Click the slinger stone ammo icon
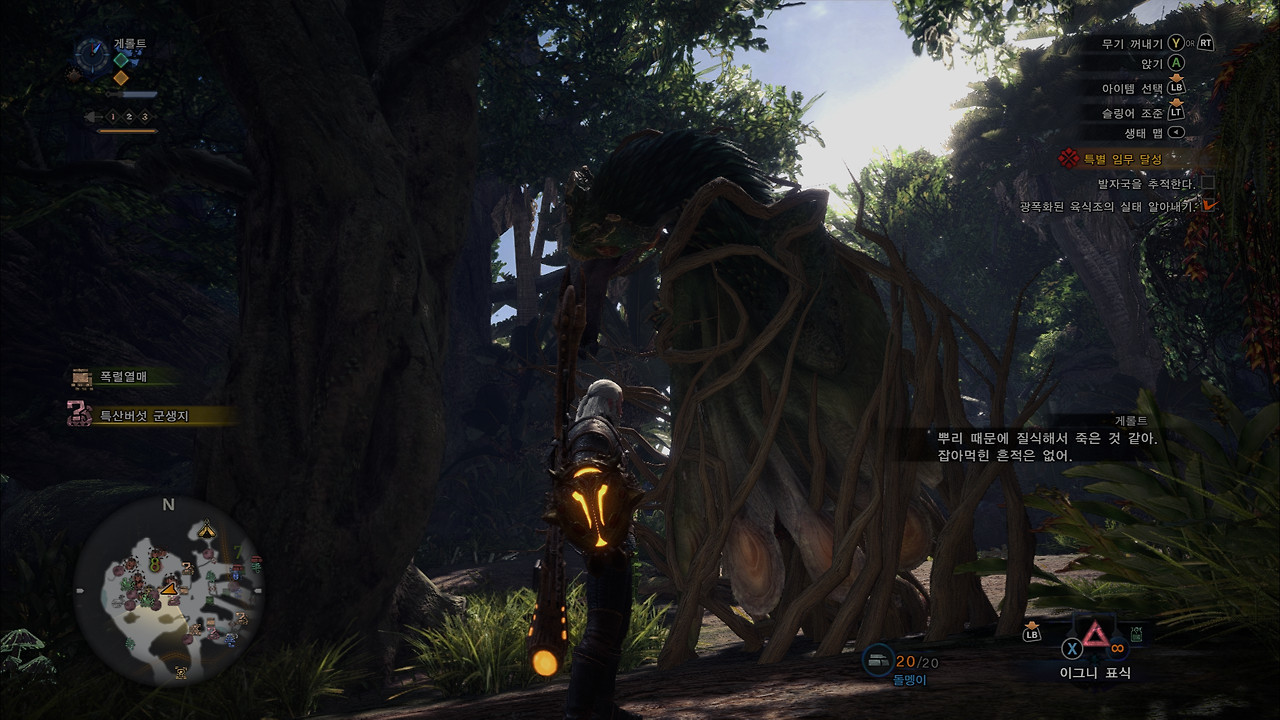 878,660
